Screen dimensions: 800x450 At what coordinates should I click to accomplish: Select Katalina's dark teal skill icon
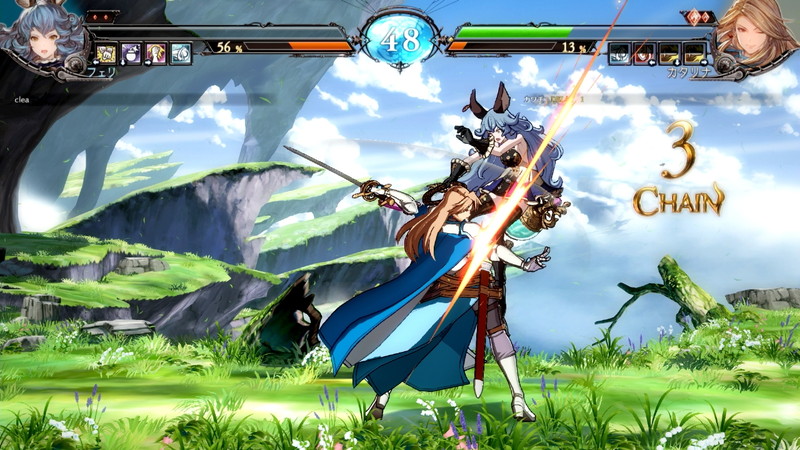(x=620, y=54)
